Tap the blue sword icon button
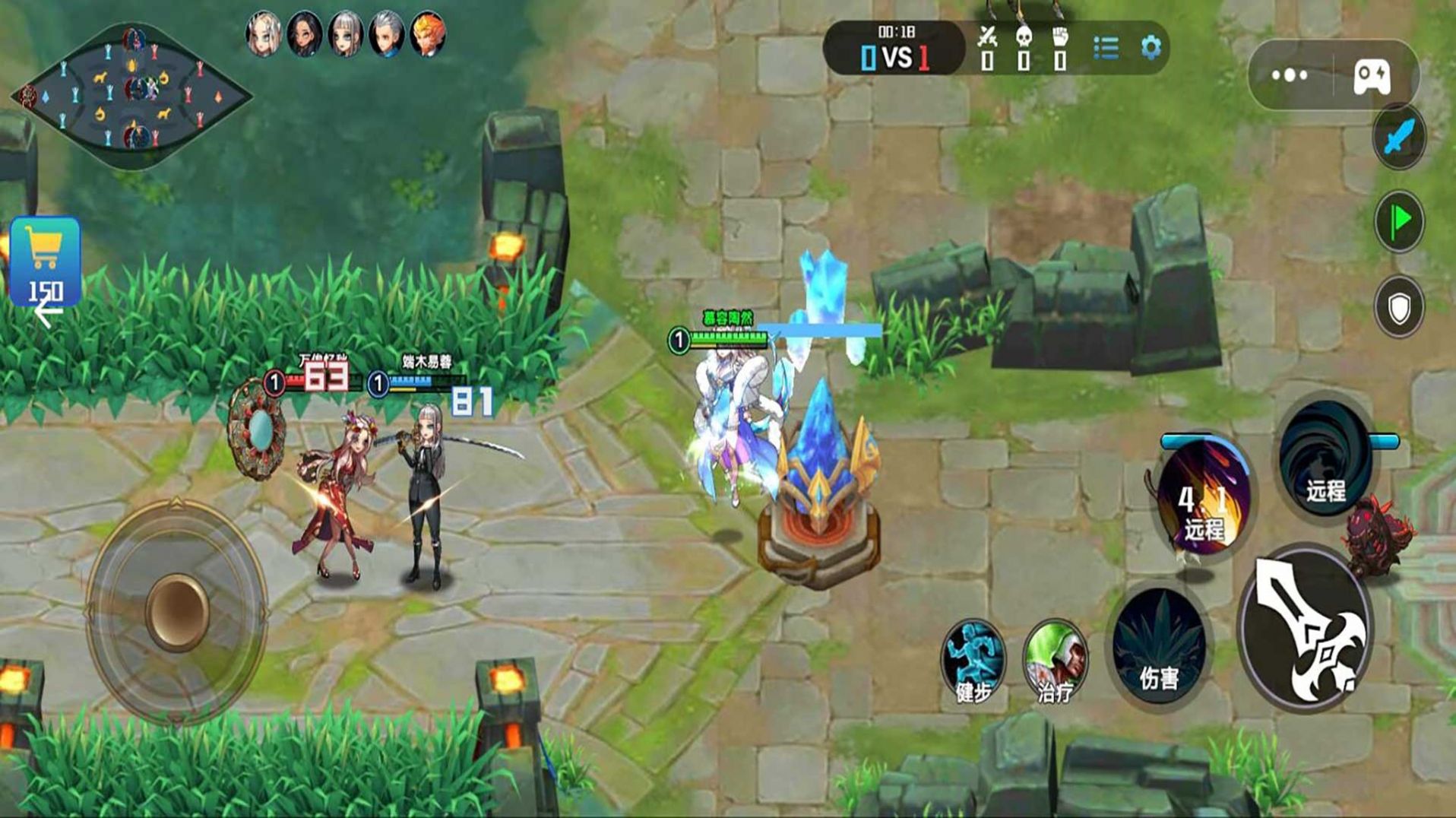 click(1399, 138)
